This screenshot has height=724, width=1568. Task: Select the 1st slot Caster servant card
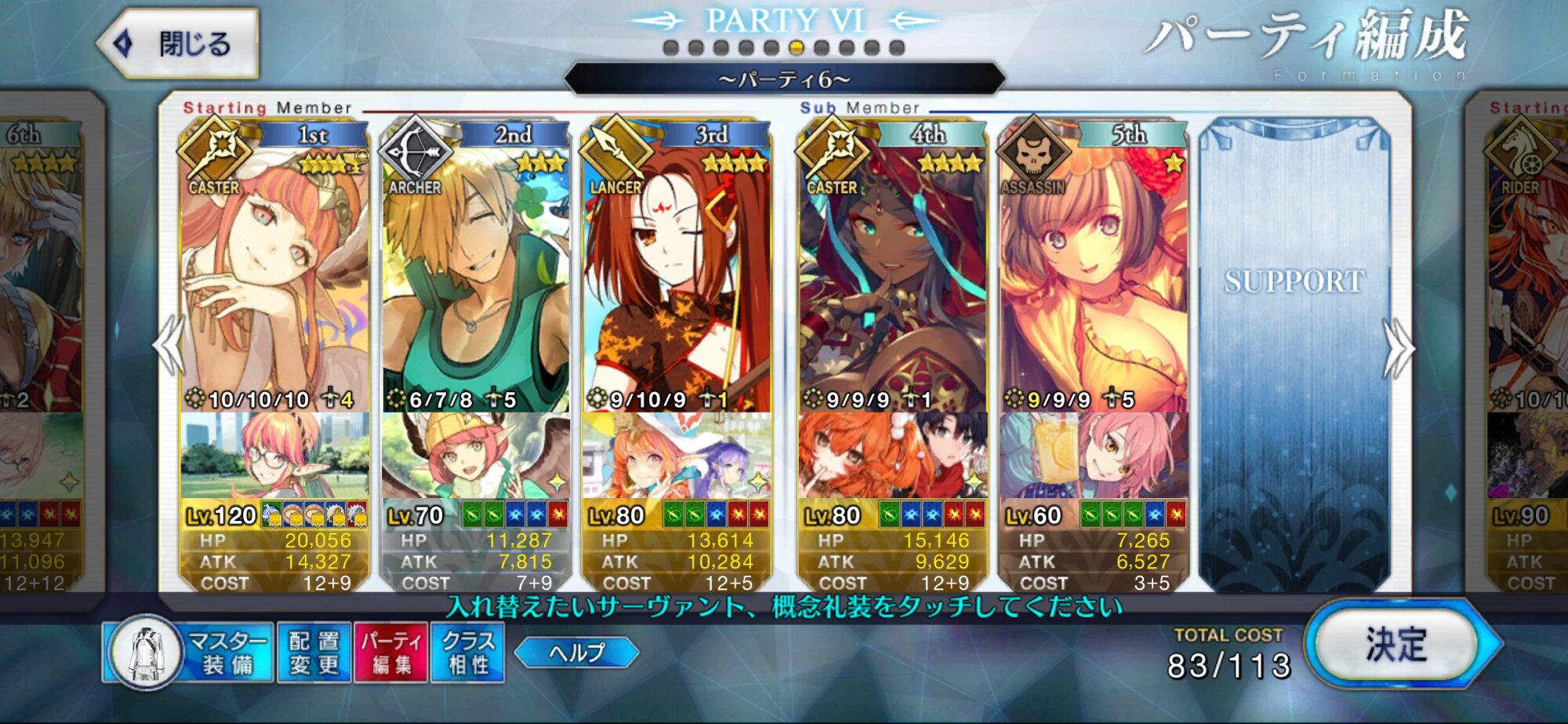click(274, 275)
